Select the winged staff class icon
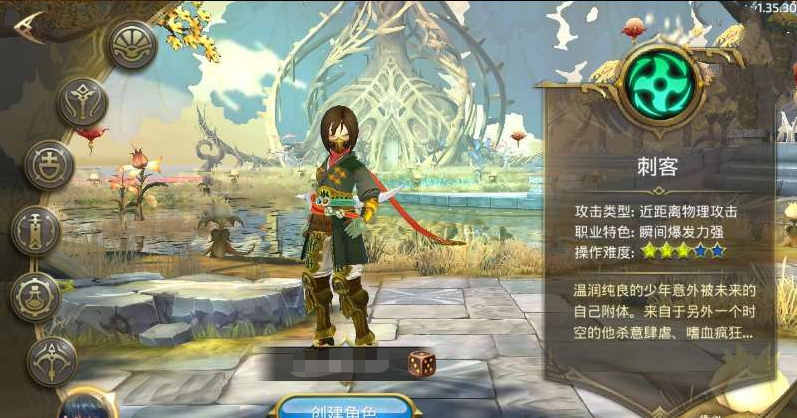 [82, 102]
